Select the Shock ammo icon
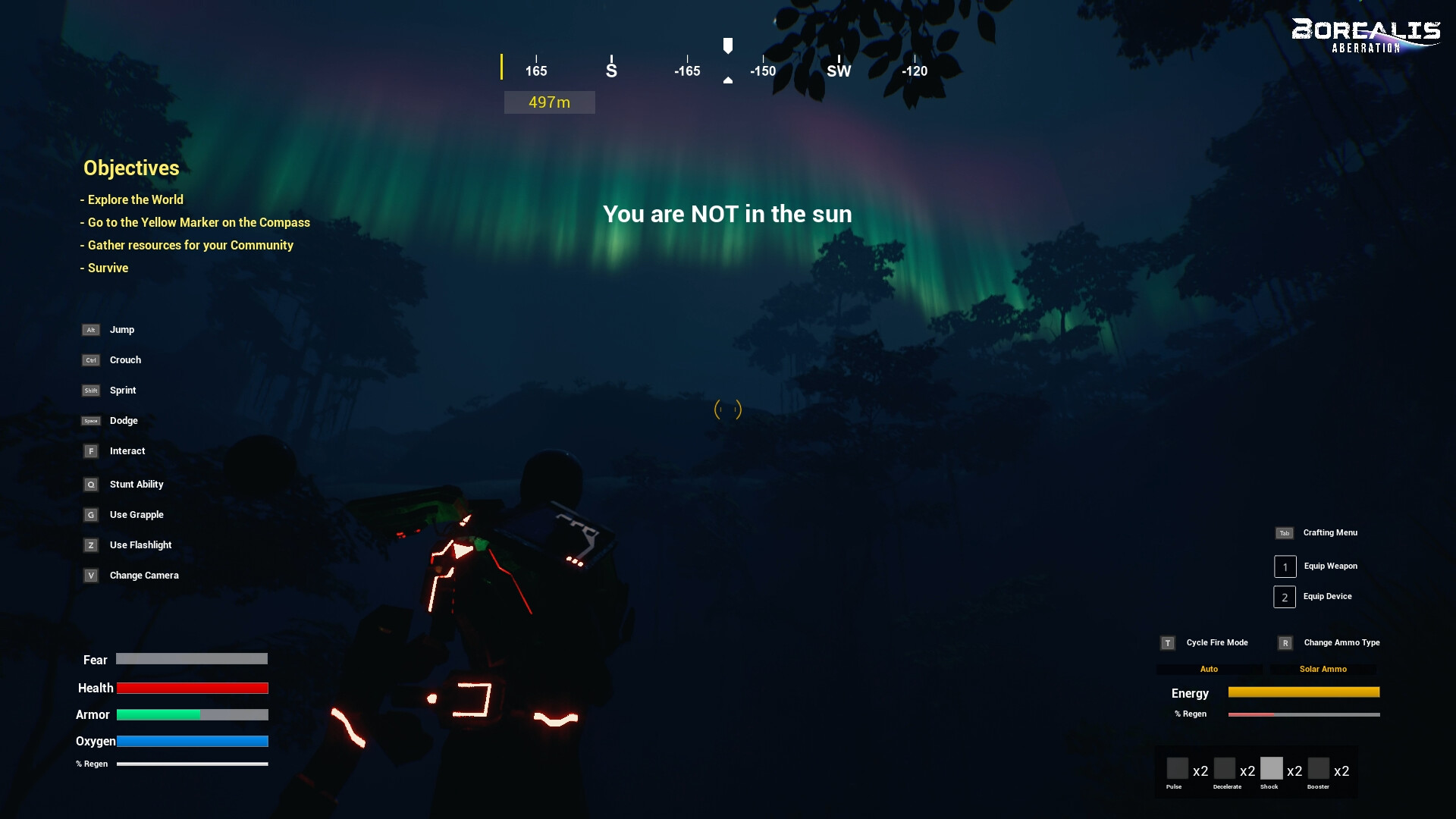This screenshot has width=1456, height=819. (1271, 768)
